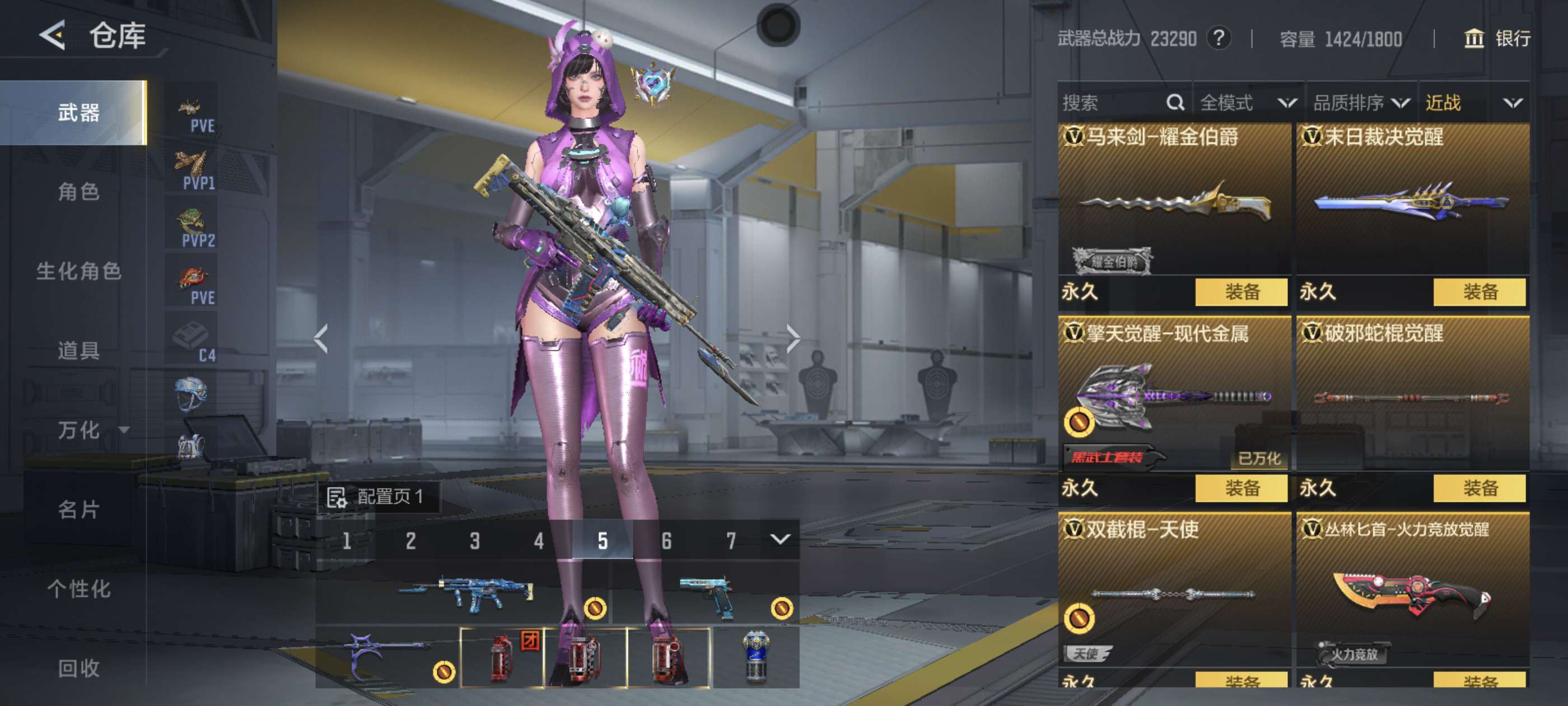Open the 全模式 mode filter dropdown

(x=1248, y=103)
